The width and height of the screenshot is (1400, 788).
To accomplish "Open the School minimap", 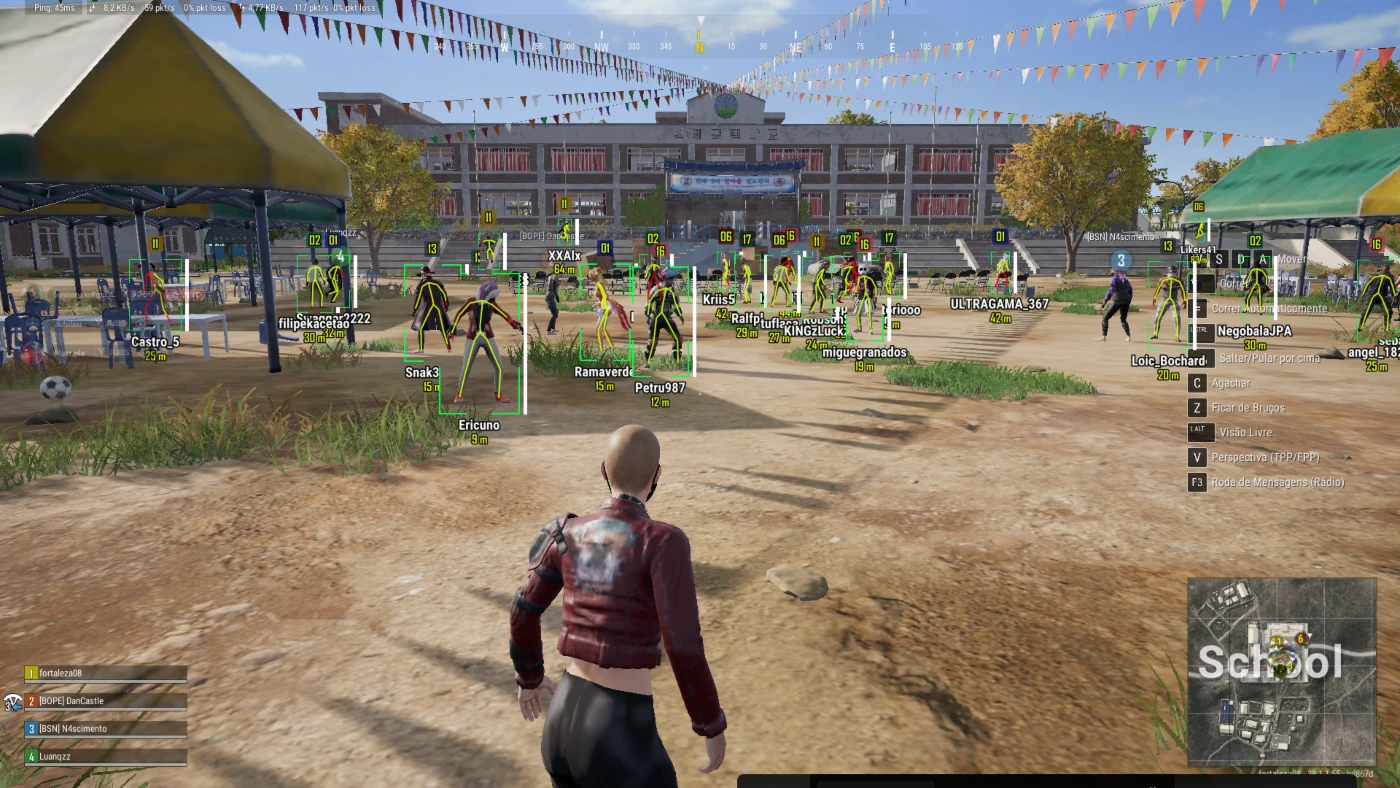I will coord(1281,671).
